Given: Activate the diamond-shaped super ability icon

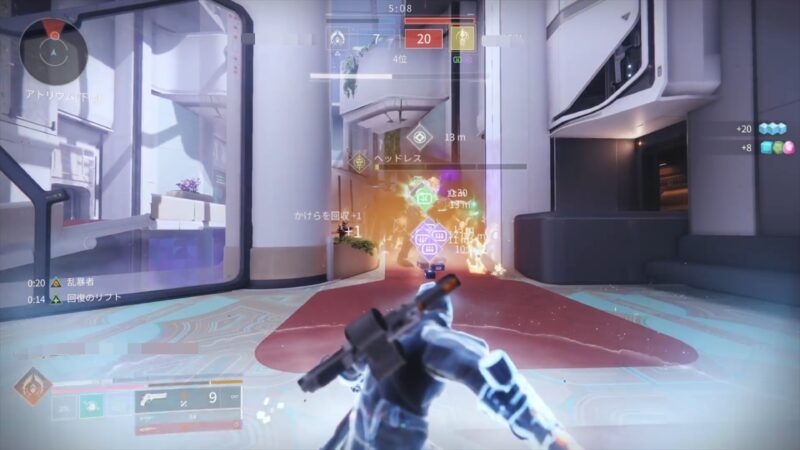Looking at the screenshot, I should [32, 388].
